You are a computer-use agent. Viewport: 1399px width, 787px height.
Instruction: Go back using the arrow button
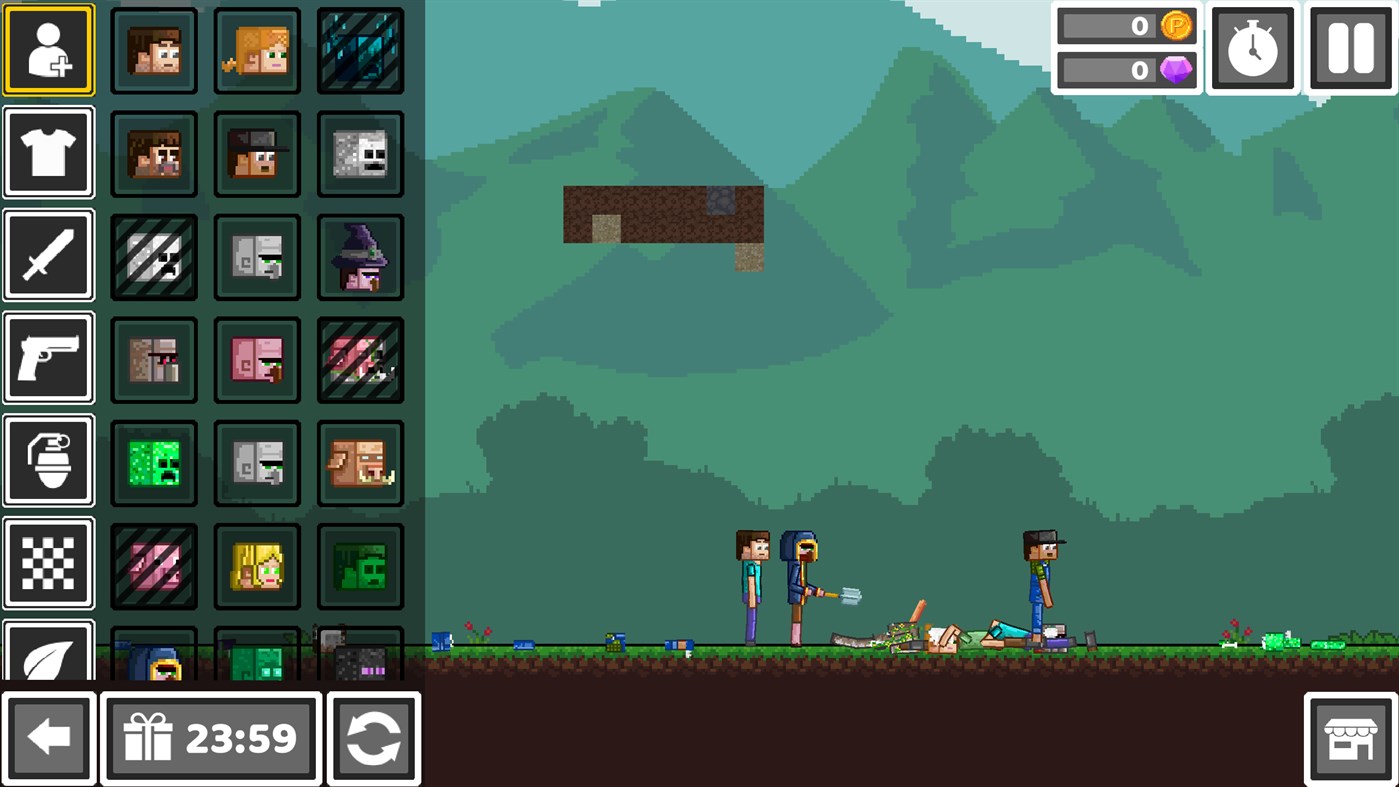tap(48, 738)
